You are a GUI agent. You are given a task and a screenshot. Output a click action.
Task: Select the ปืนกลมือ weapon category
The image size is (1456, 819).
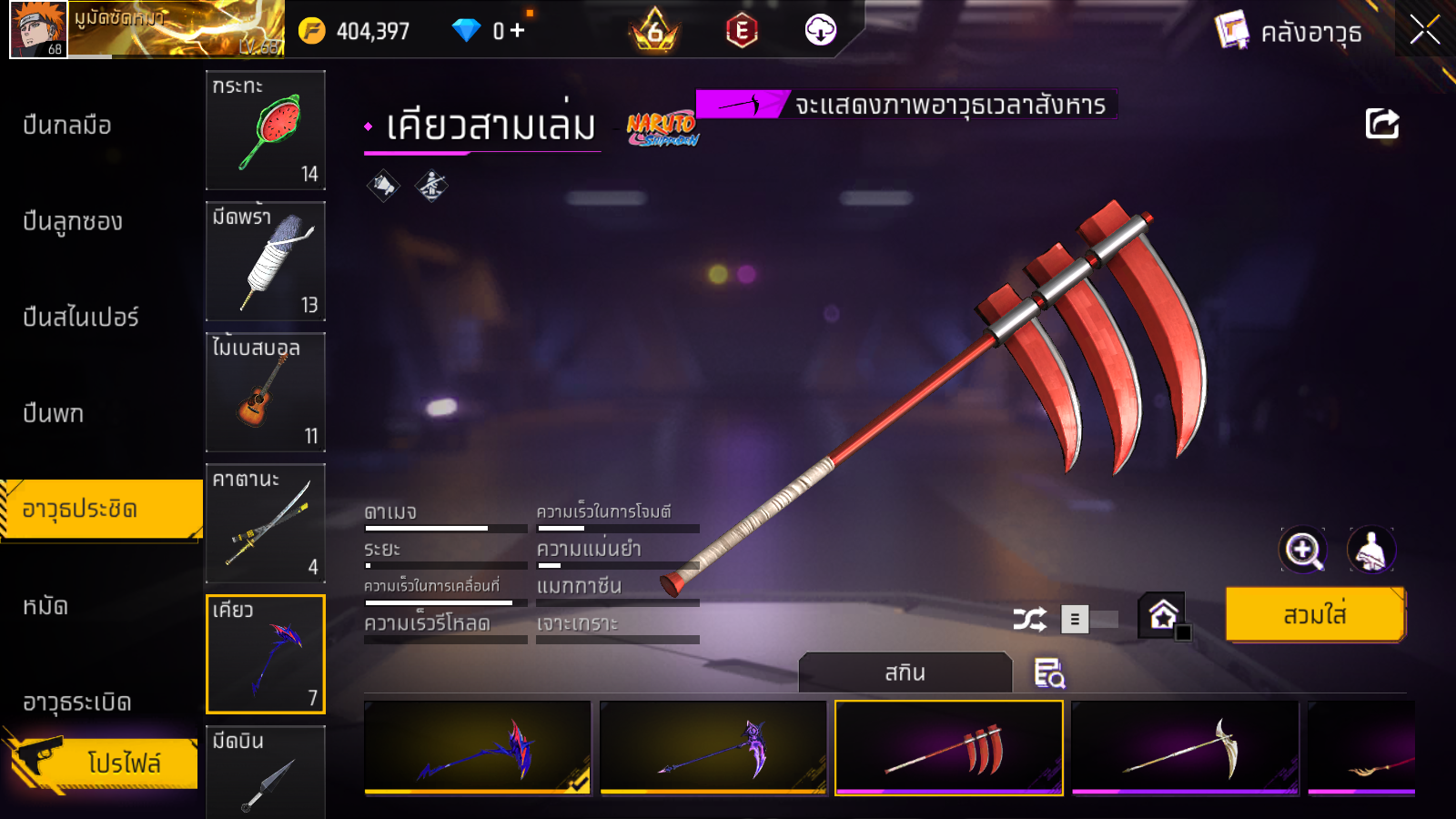tap(67, 126)
